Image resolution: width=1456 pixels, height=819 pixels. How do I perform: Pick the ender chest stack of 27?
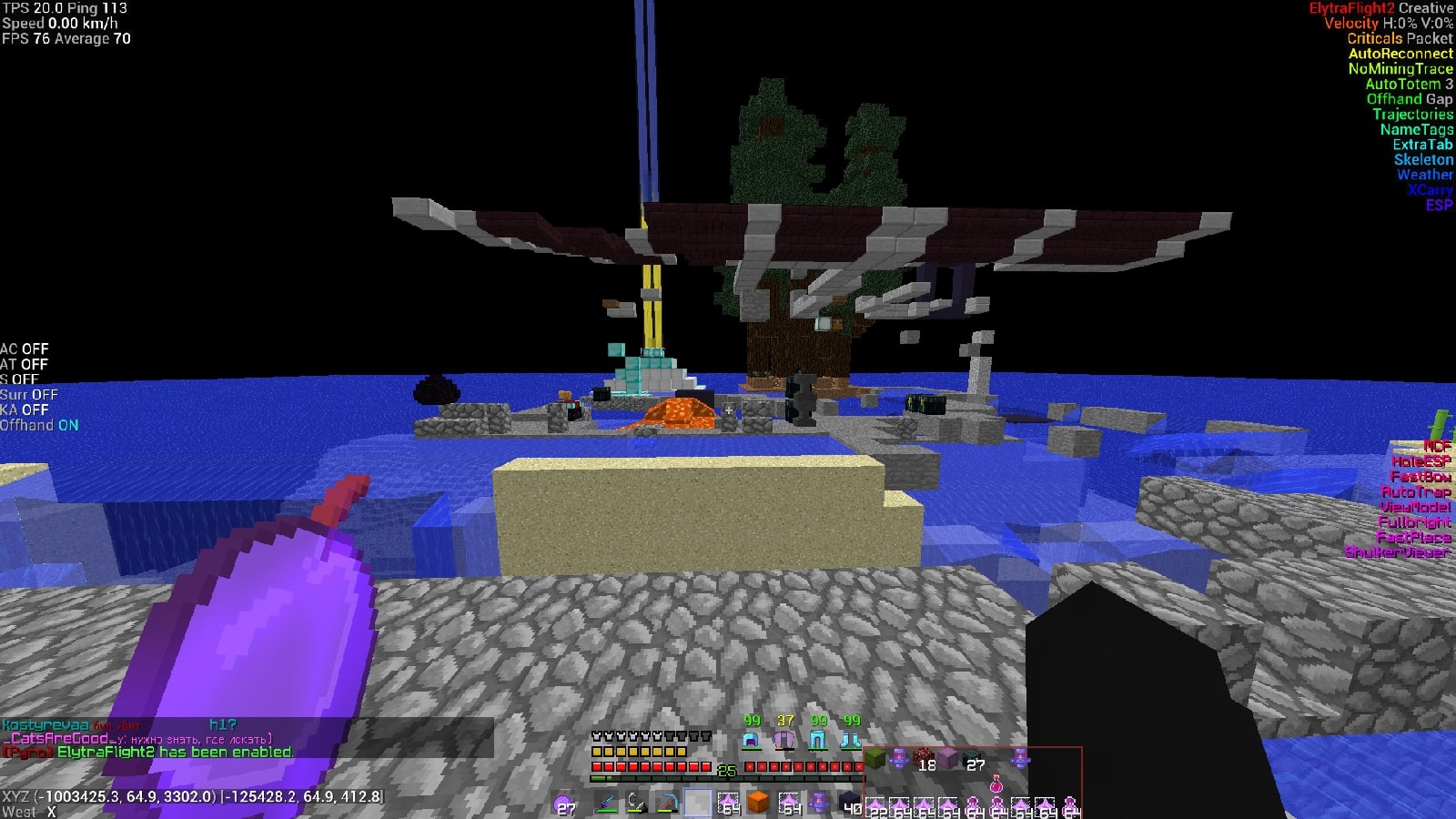973,758
